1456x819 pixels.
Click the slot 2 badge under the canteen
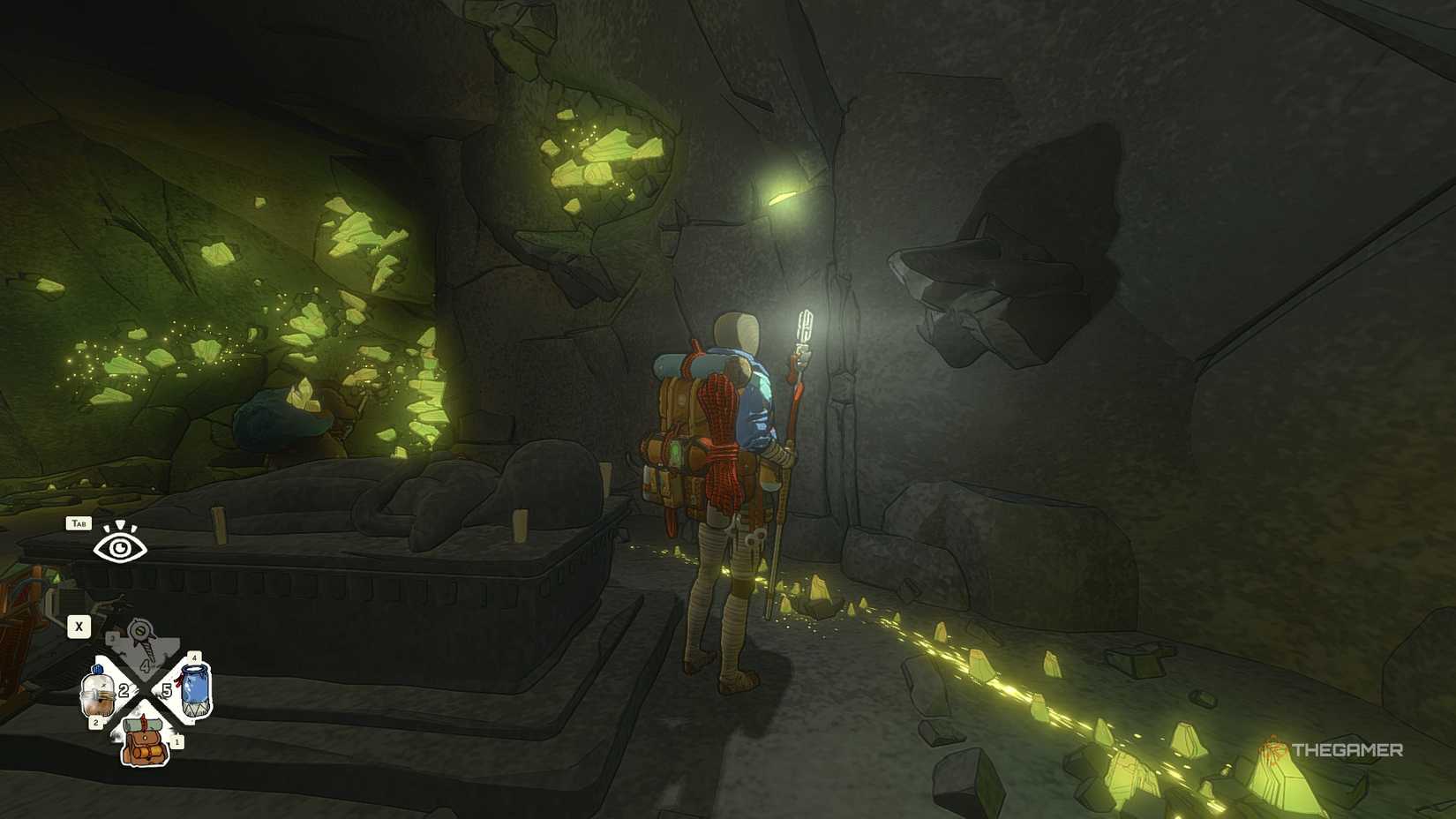(x=95, y=722)
